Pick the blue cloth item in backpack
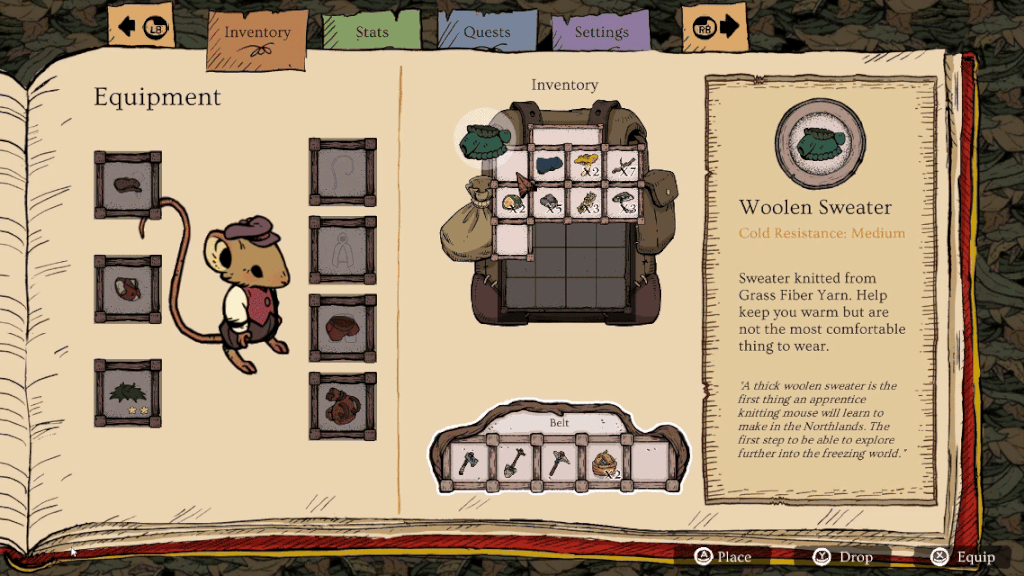The width and height of the screenshot is (1024, 576). tap(549, 165)
